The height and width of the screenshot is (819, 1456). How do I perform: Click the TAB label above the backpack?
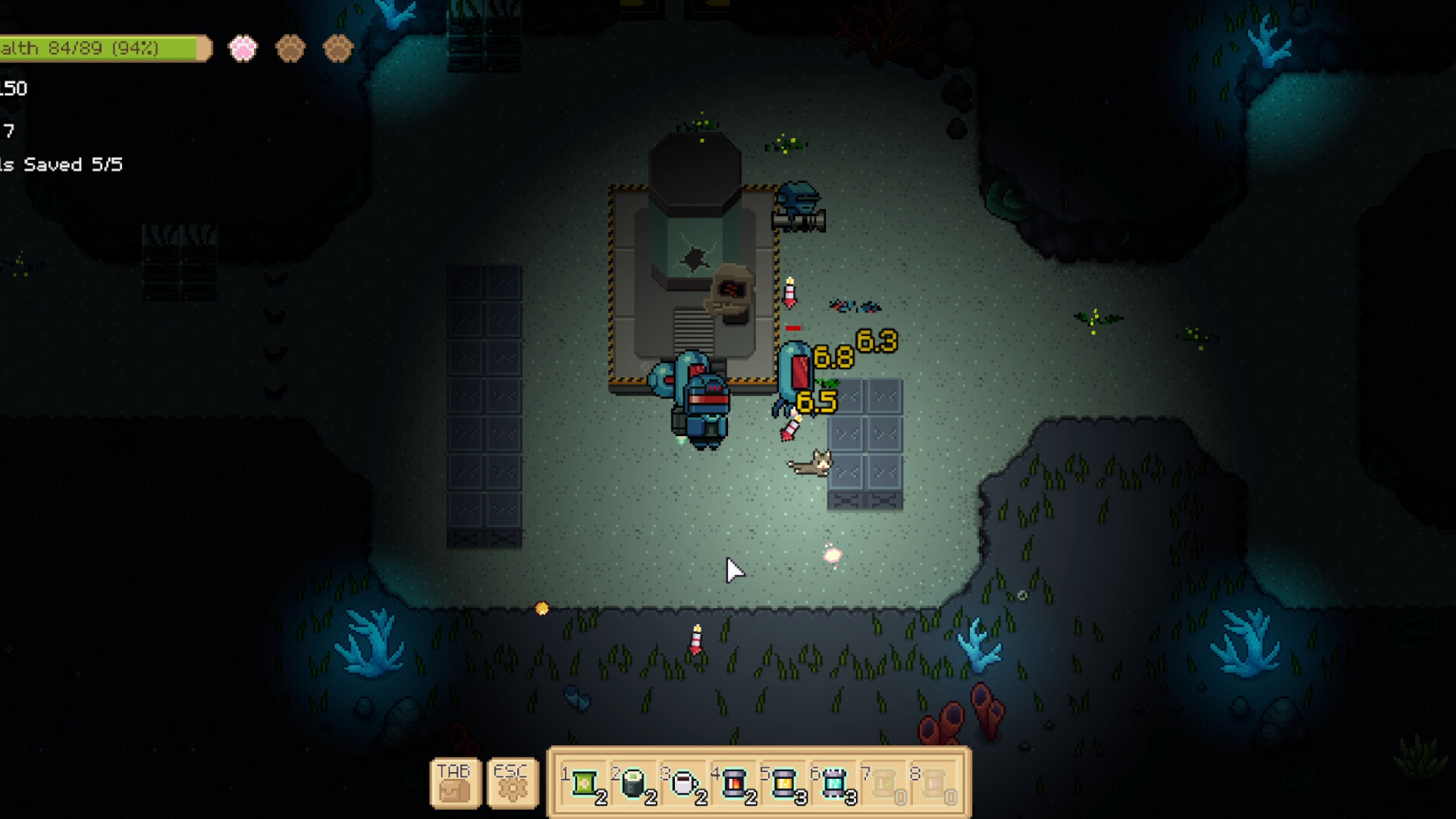454,770
